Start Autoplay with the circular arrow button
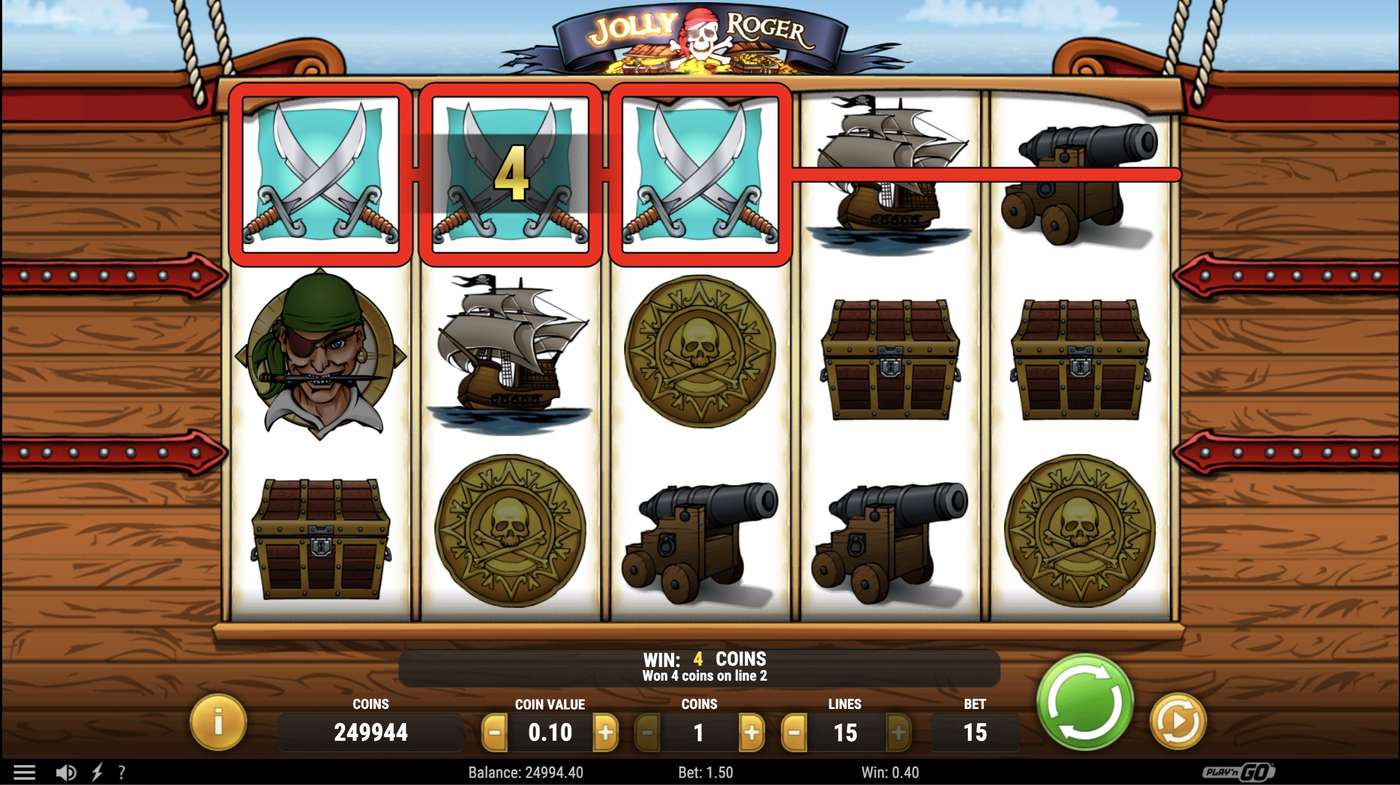Image resolution: width=1400 pixels, height=785 pixels. (1178, 720)
